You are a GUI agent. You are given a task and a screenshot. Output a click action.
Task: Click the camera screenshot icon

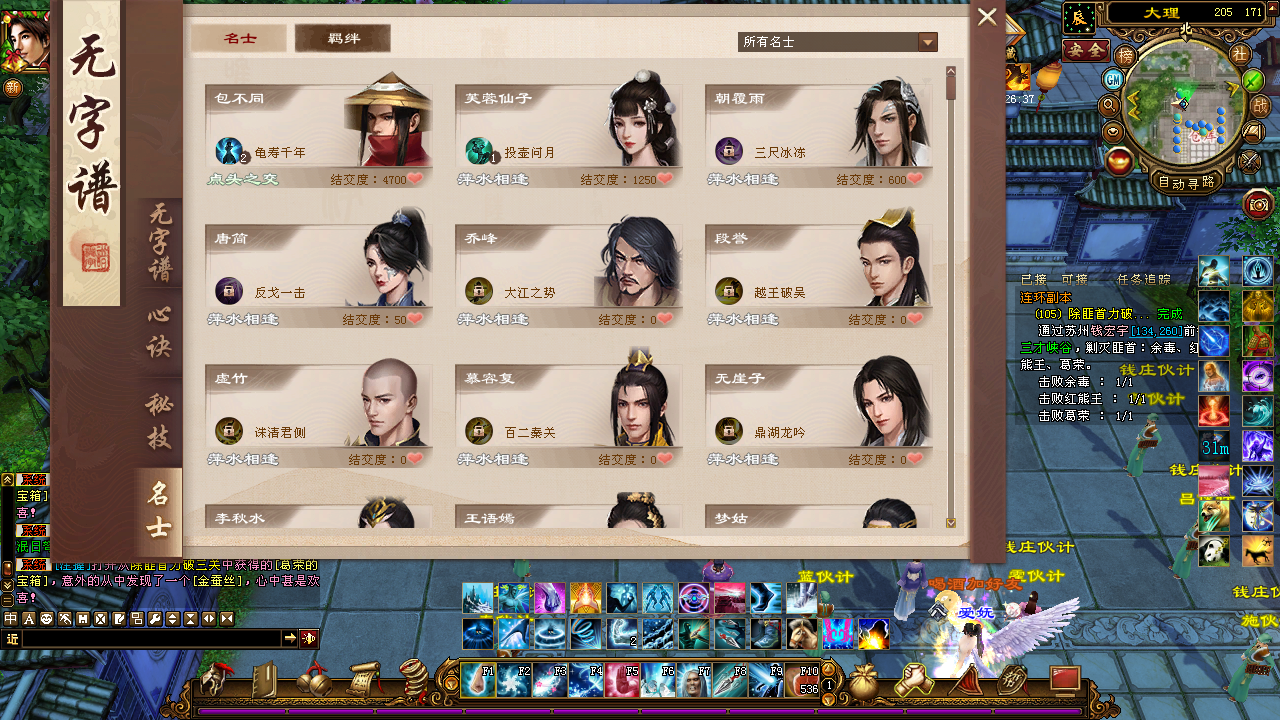click(x=1259, y=204)
